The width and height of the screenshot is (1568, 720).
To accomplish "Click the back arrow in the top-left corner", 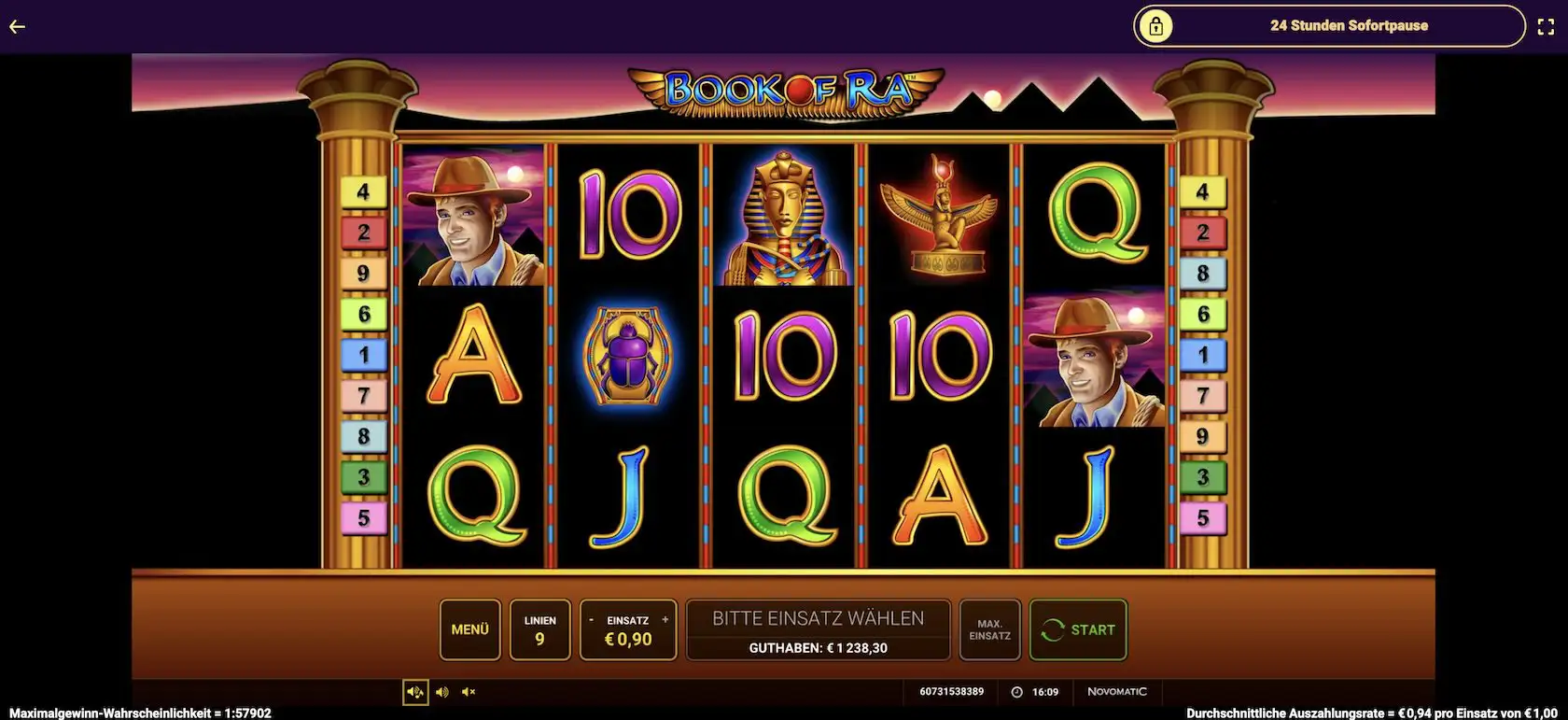I will [16, 26].
